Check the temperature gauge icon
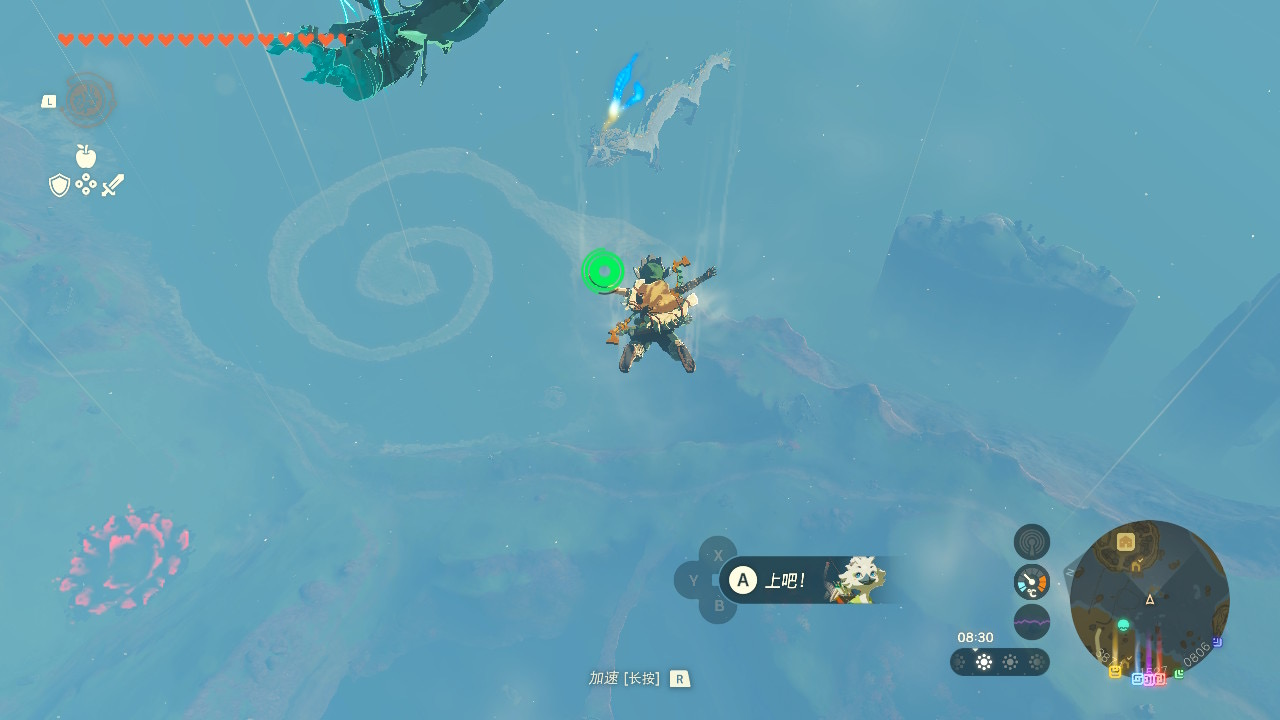The height and width of the screenshot is (720, 1280). click(1032, 582)
